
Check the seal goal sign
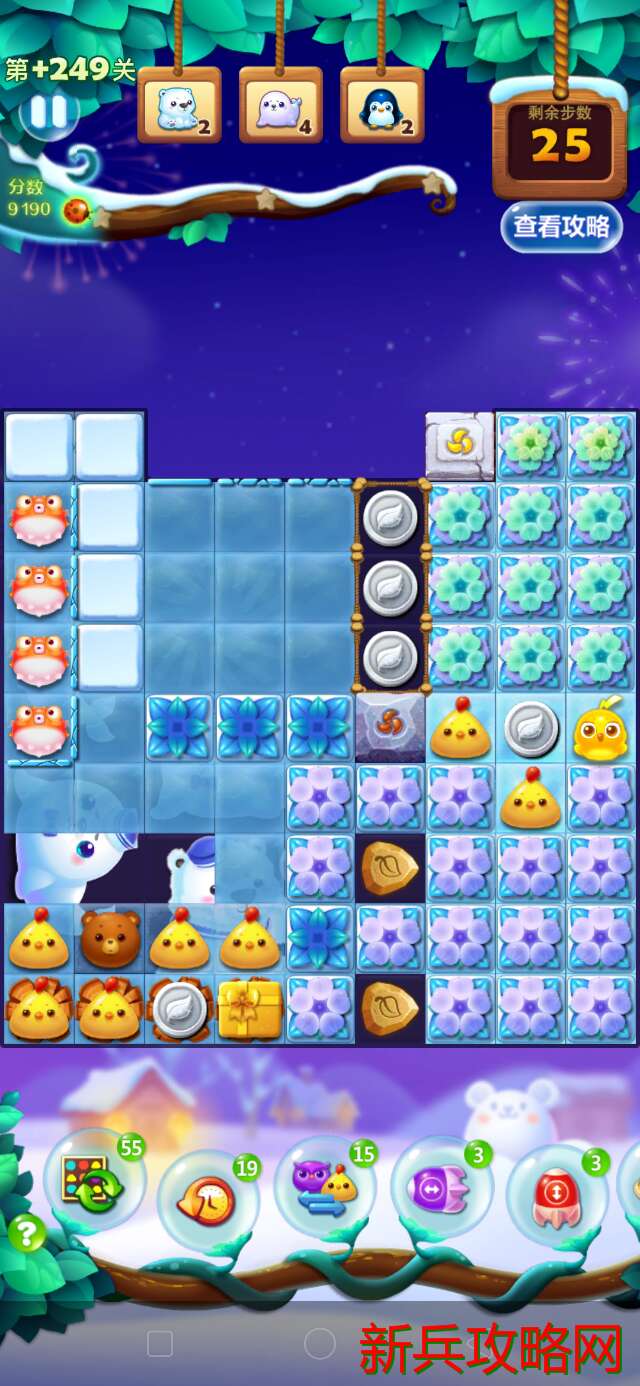click(x=280, y=107)
